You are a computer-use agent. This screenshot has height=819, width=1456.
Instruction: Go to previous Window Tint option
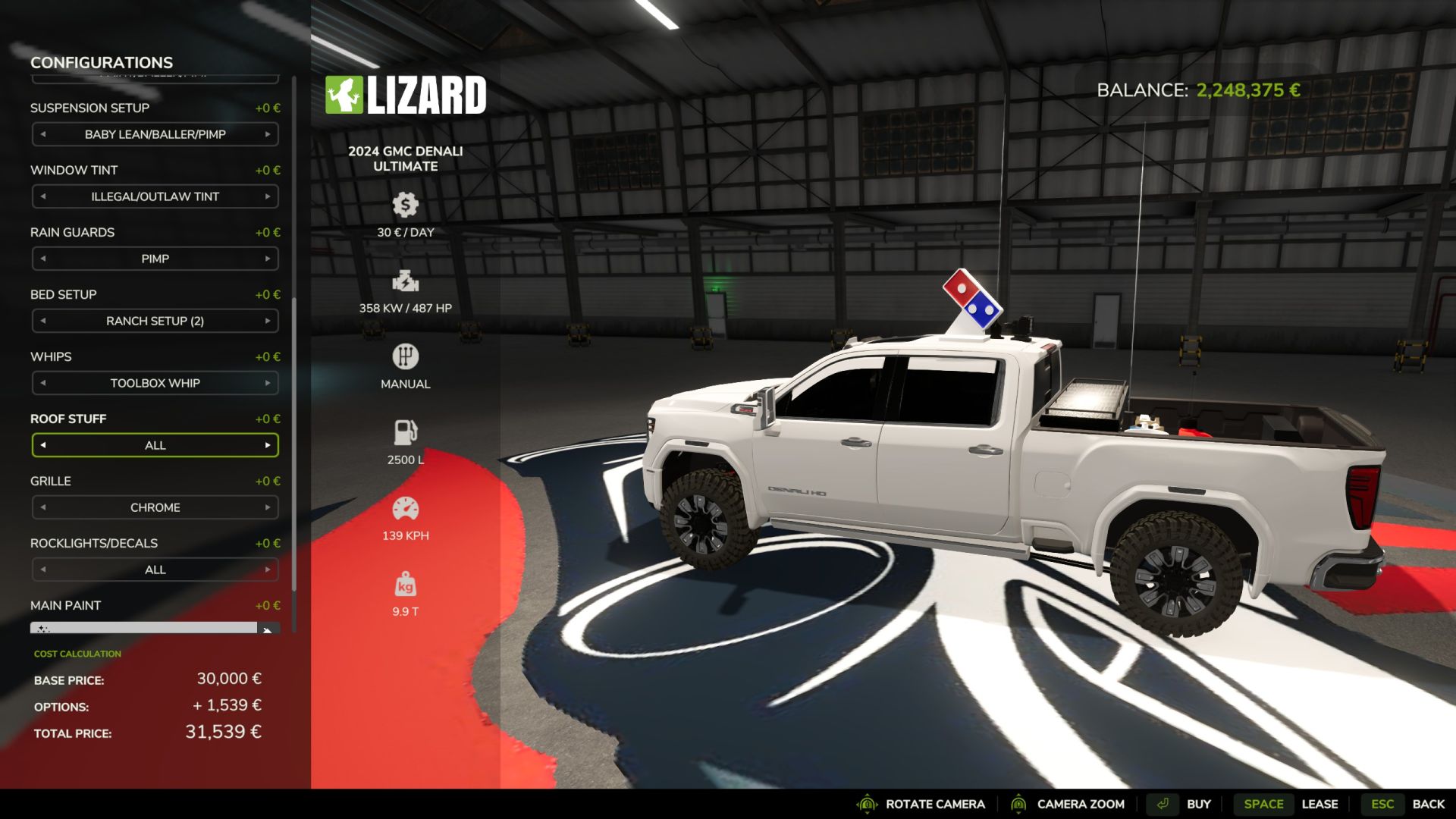point(43,196)
